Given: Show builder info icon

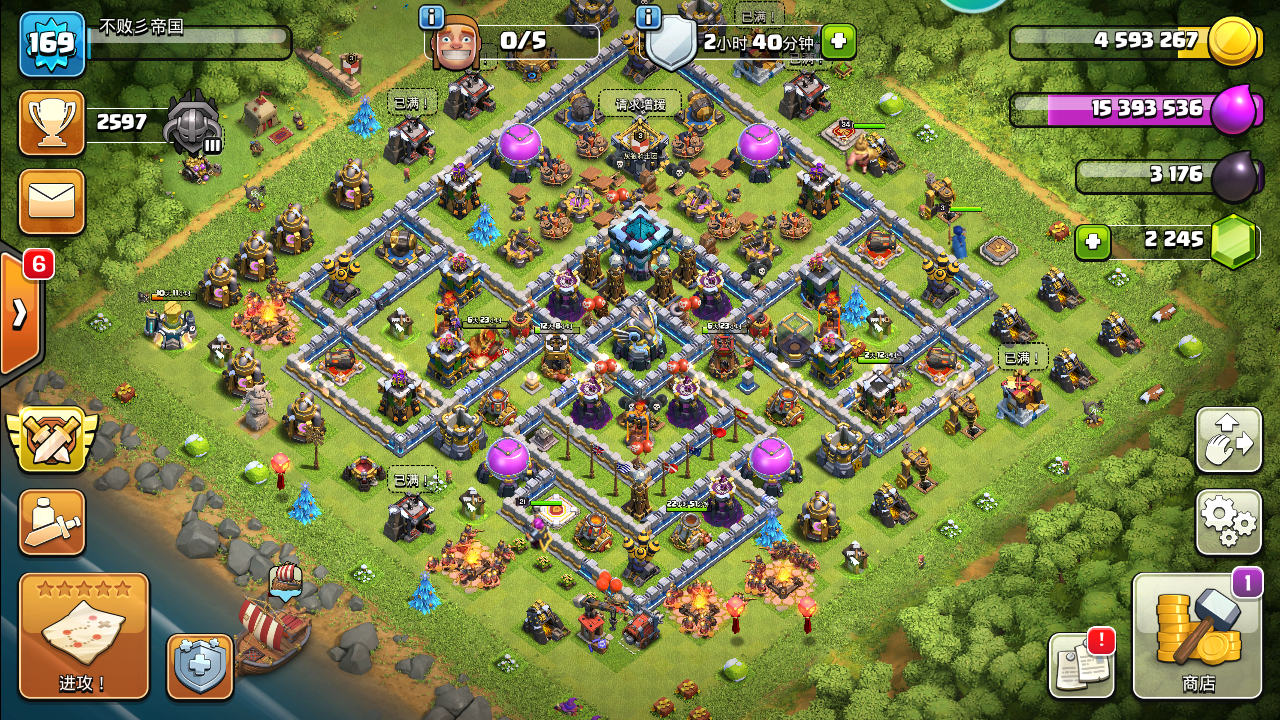Looking at the screenshot, I should coord(432,17).
